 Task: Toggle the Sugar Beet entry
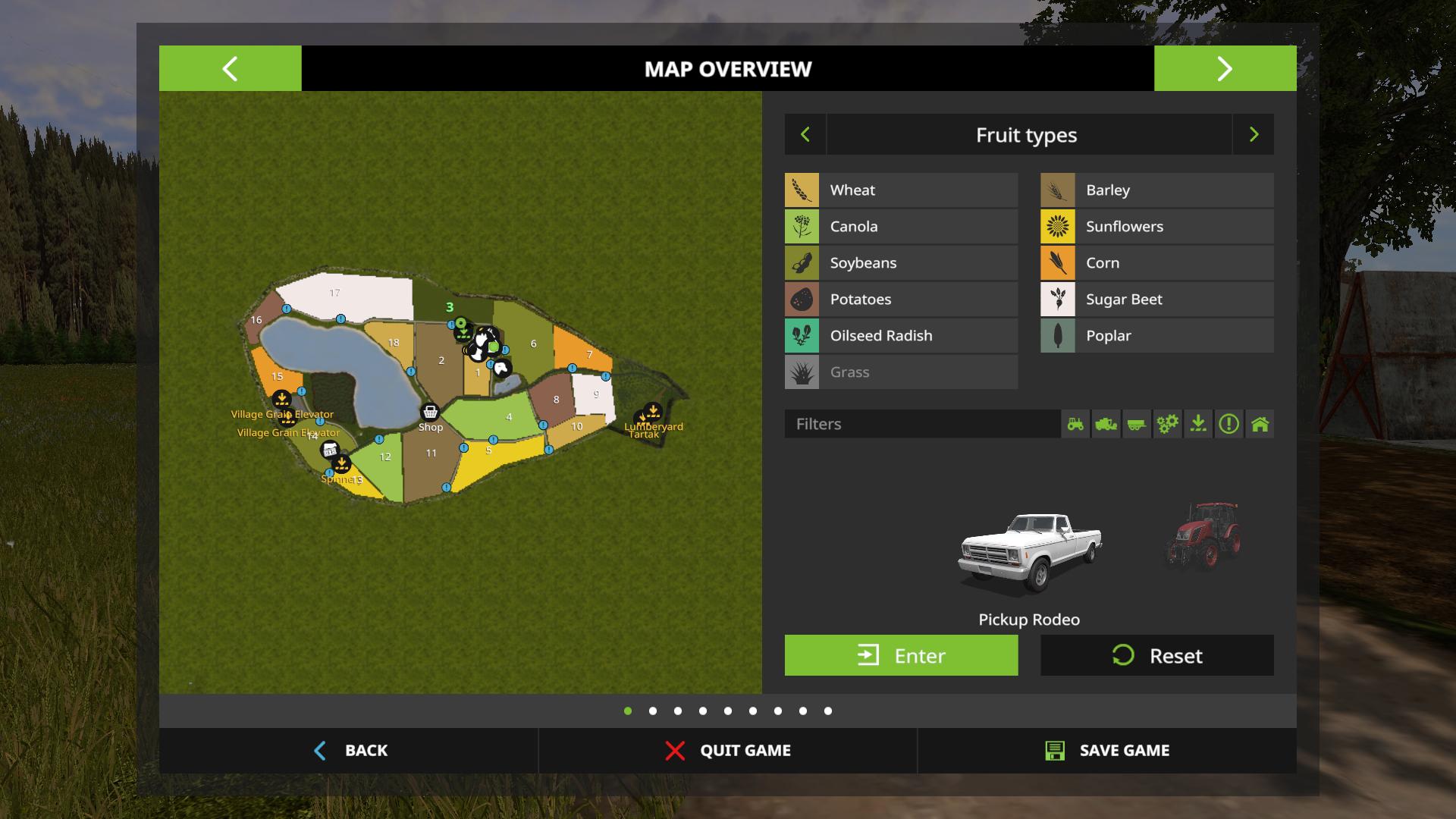(x=1156, y=299)
